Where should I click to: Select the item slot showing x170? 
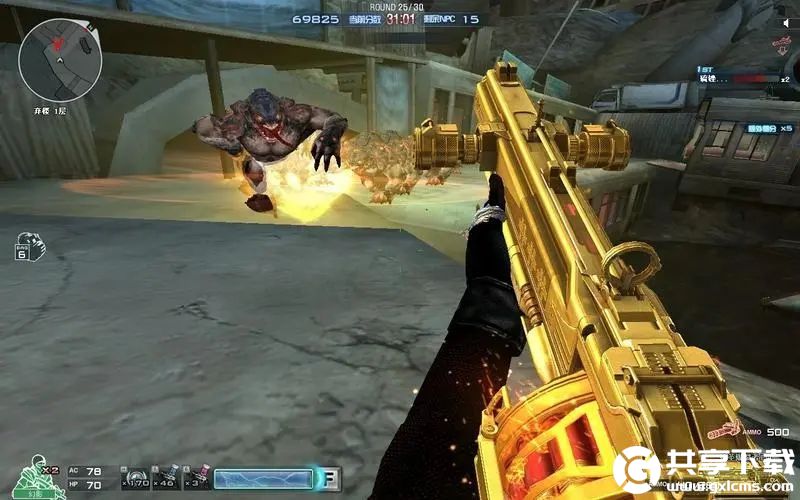click(x=137, y=477)
